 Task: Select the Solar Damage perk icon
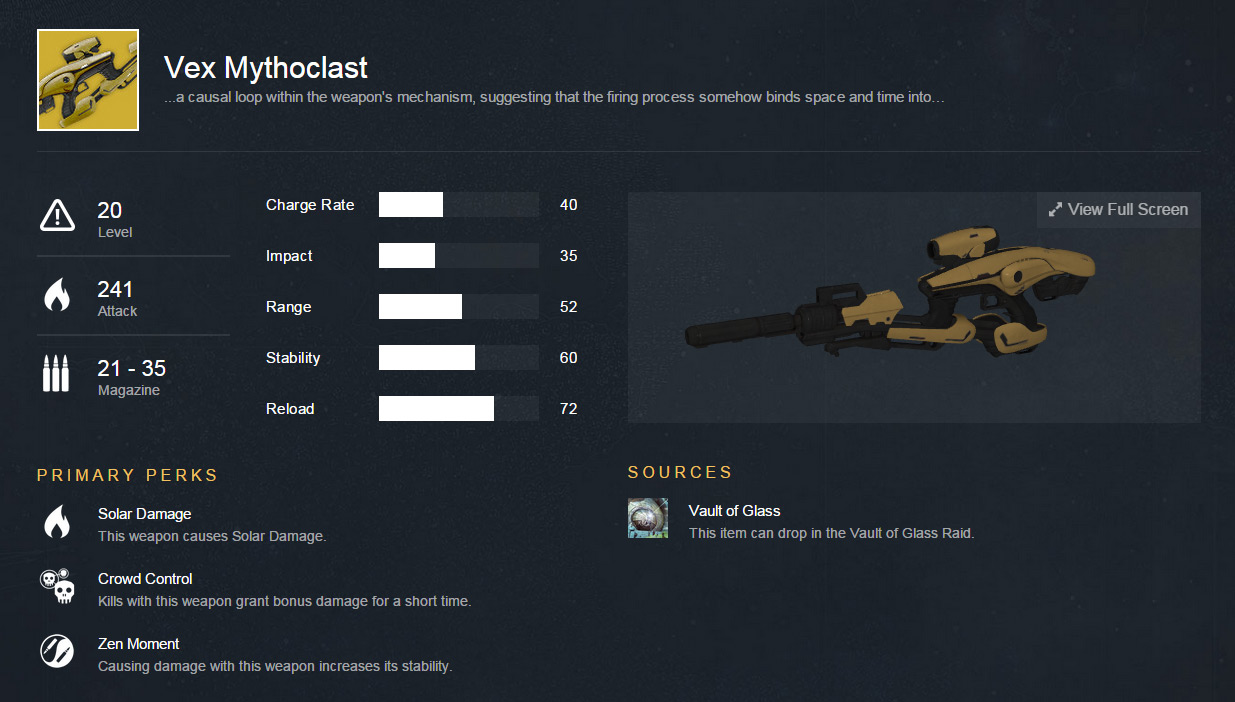57,522
